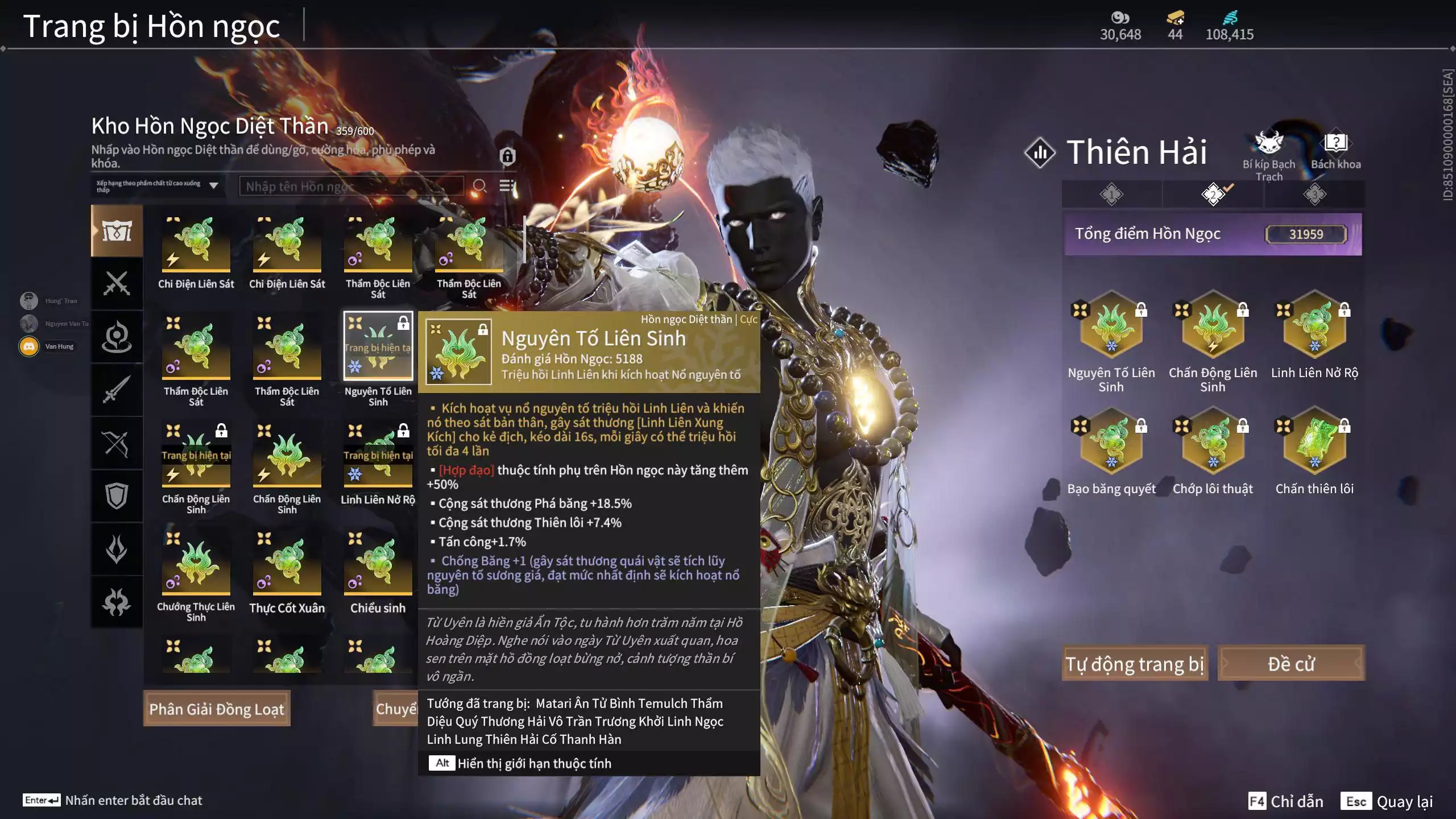Switch to jade loadout preset 3
This screenshot has width=1456, height=819.
click(x=1314, y=195)
